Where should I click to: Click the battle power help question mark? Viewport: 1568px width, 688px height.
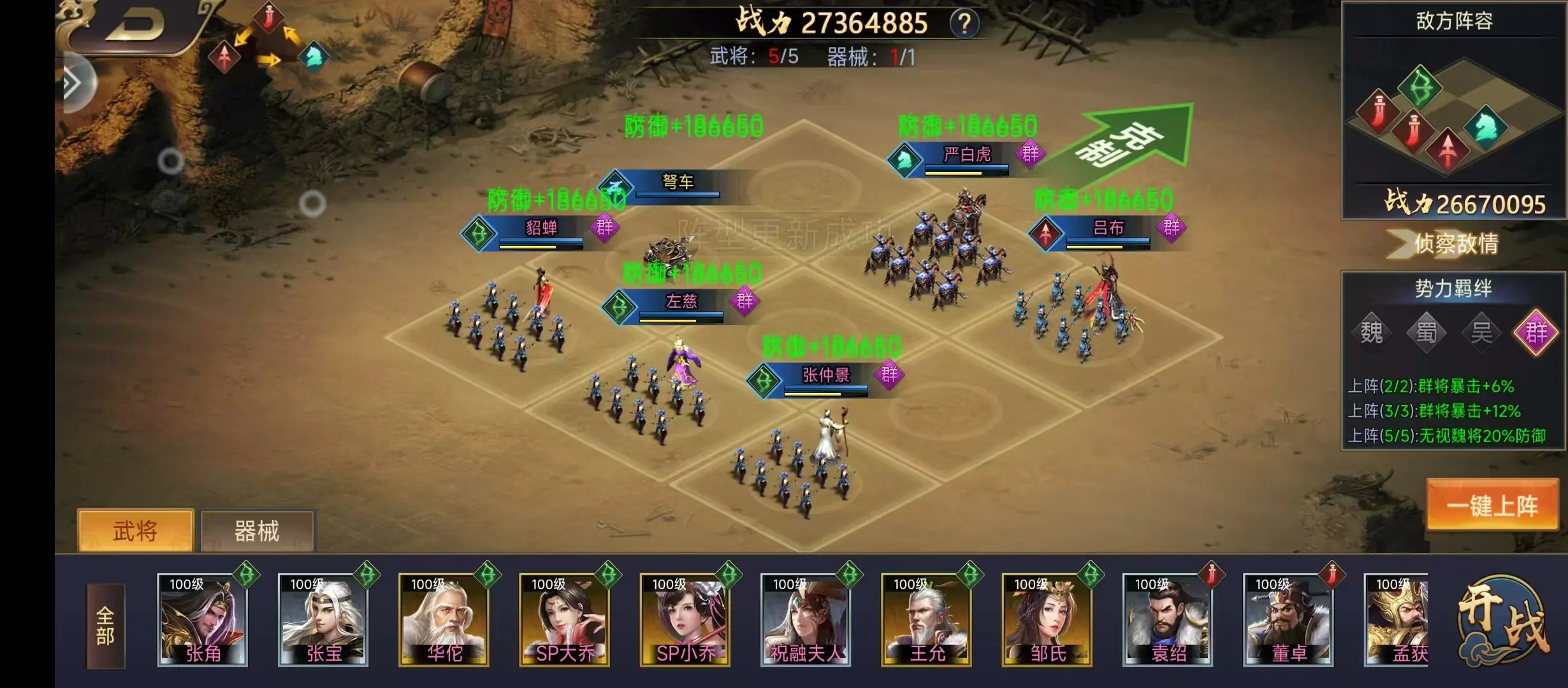pyautogui.click(x=964, y=24)
